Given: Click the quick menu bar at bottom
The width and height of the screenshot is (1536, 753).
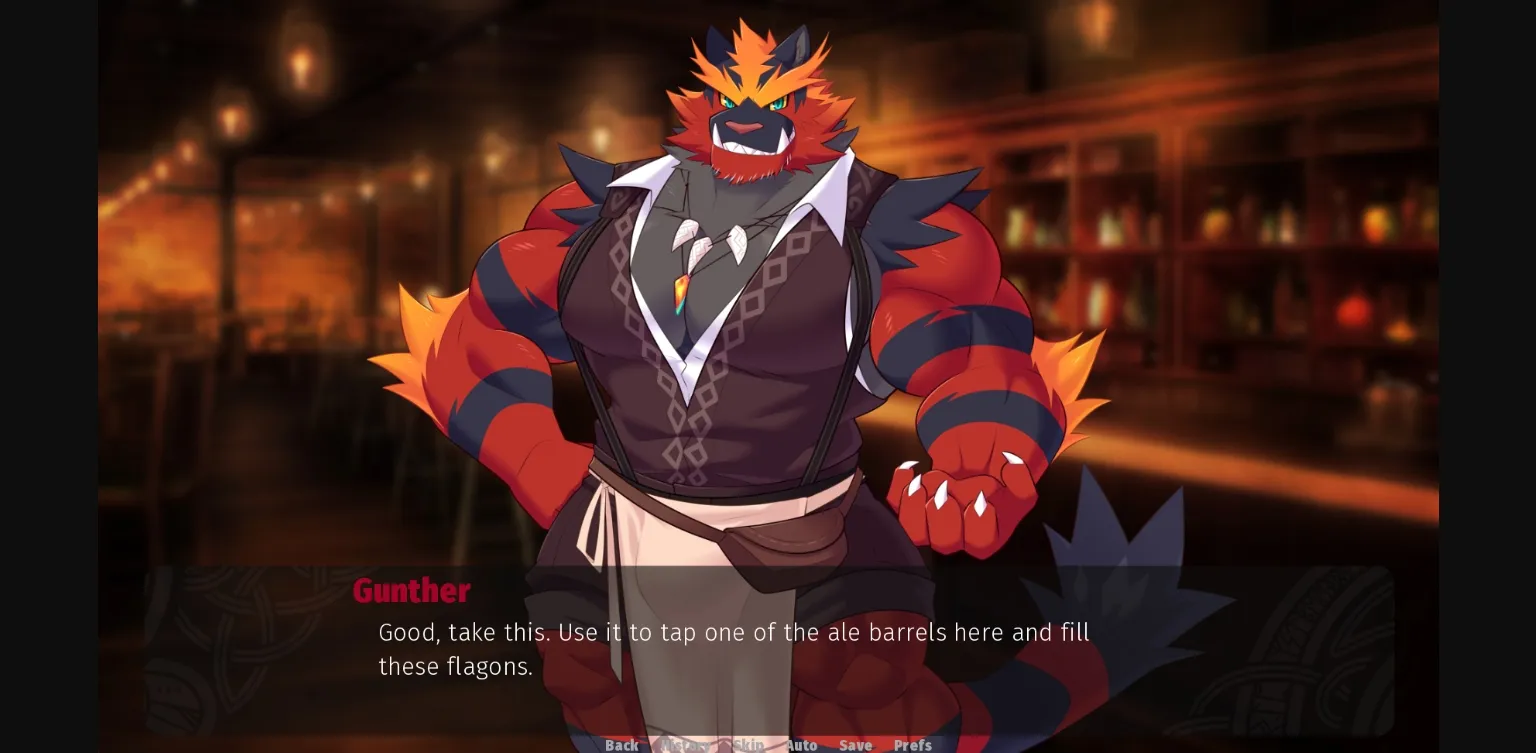Looking at the screenshot, I should point(768,745).
